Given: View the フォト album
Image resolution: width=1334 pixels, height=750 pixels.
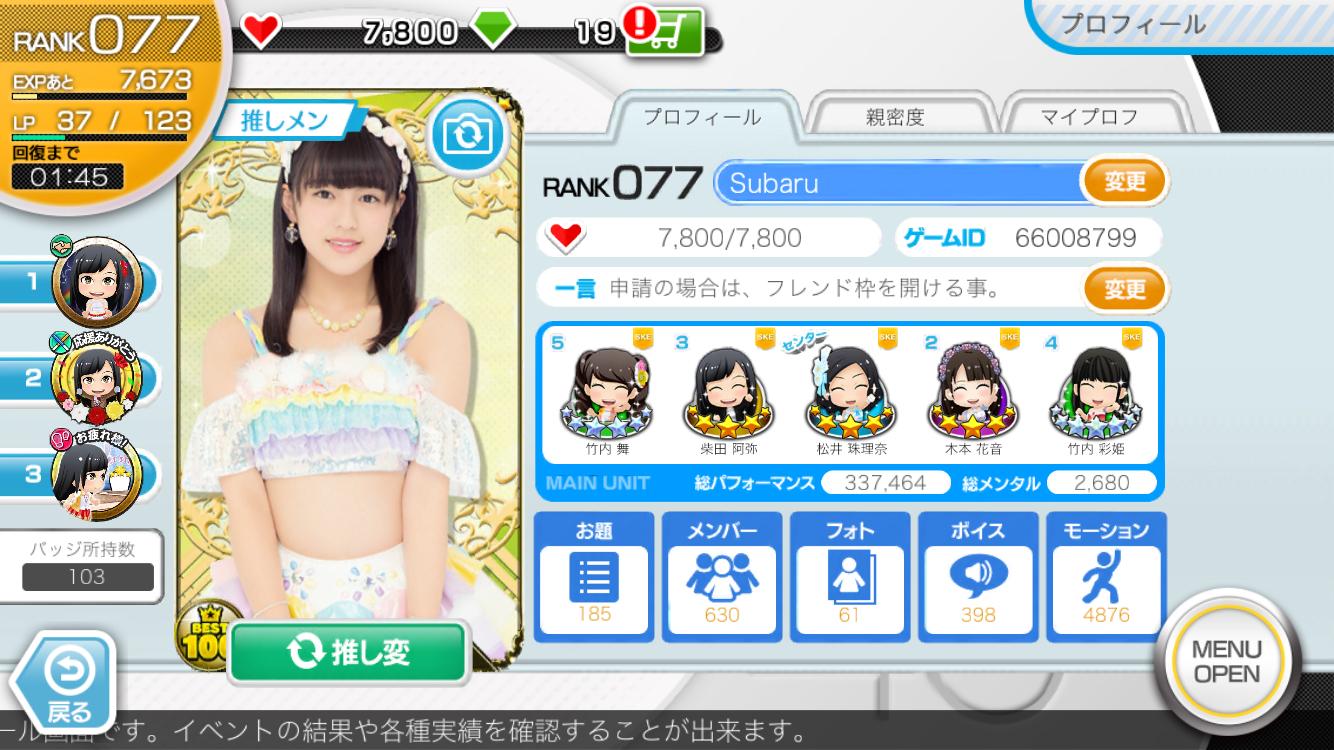Looking at the screenshot, I should (x=850, y=576).
